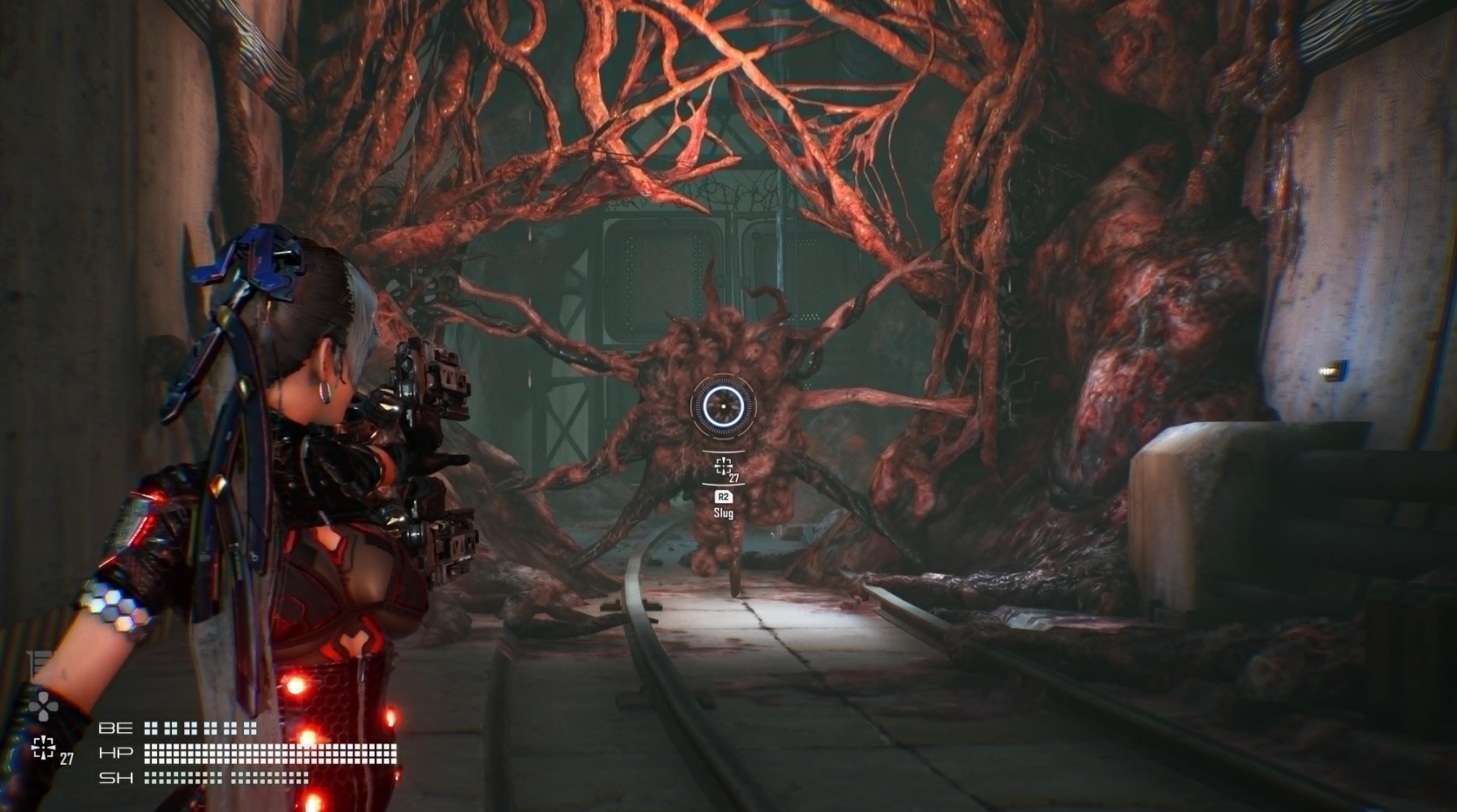Click the HP text label
The image size is (1457, 812).
tap(117, 751)
